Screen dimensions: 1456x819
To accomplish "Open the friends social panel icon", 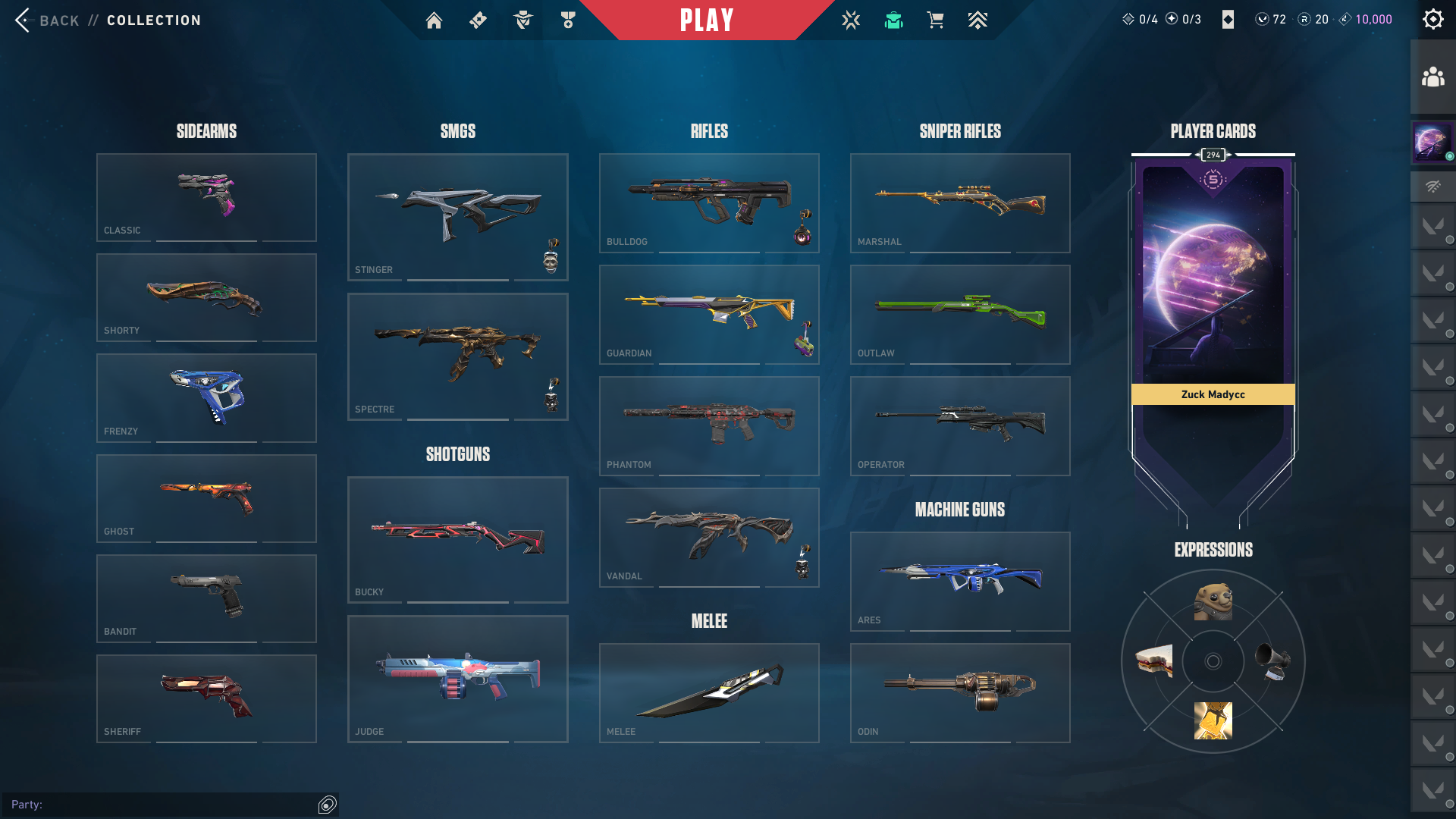I will pos(1432,77).
